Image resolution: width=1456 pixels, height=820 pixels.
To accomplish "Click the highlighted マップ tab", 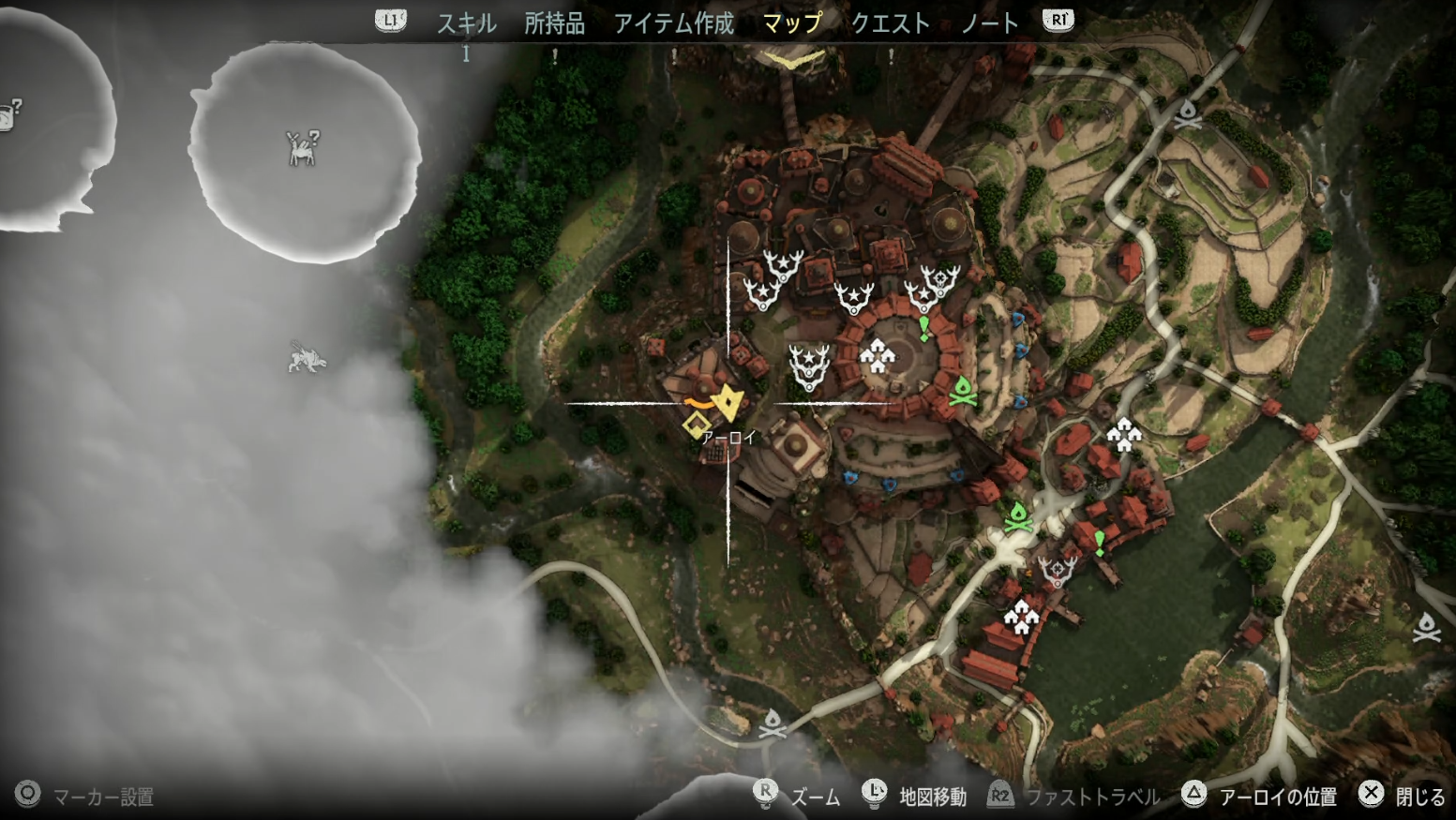I will pos(792,22).
